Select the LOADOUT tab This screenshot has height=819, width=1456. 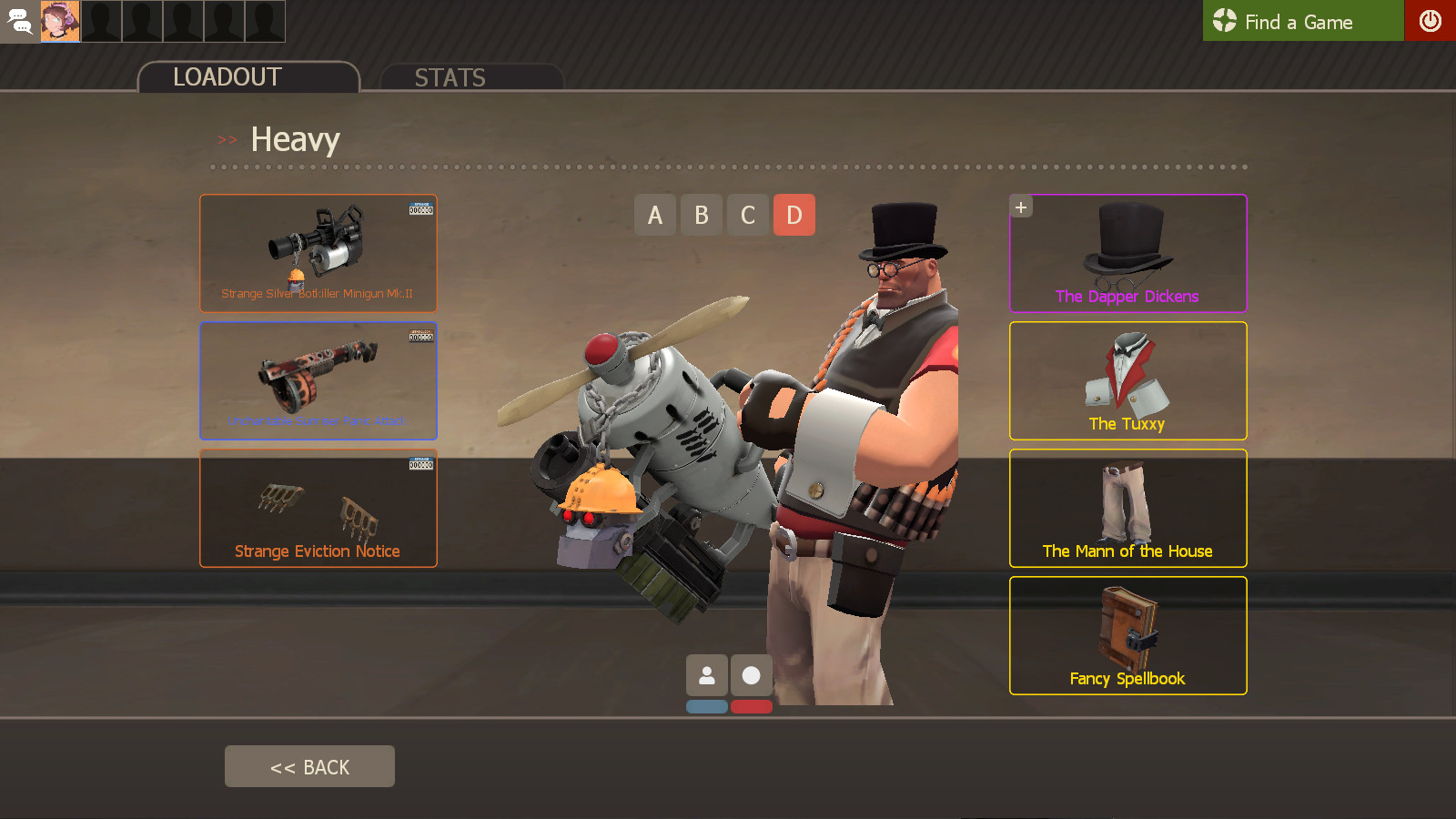tap(224, 77)
